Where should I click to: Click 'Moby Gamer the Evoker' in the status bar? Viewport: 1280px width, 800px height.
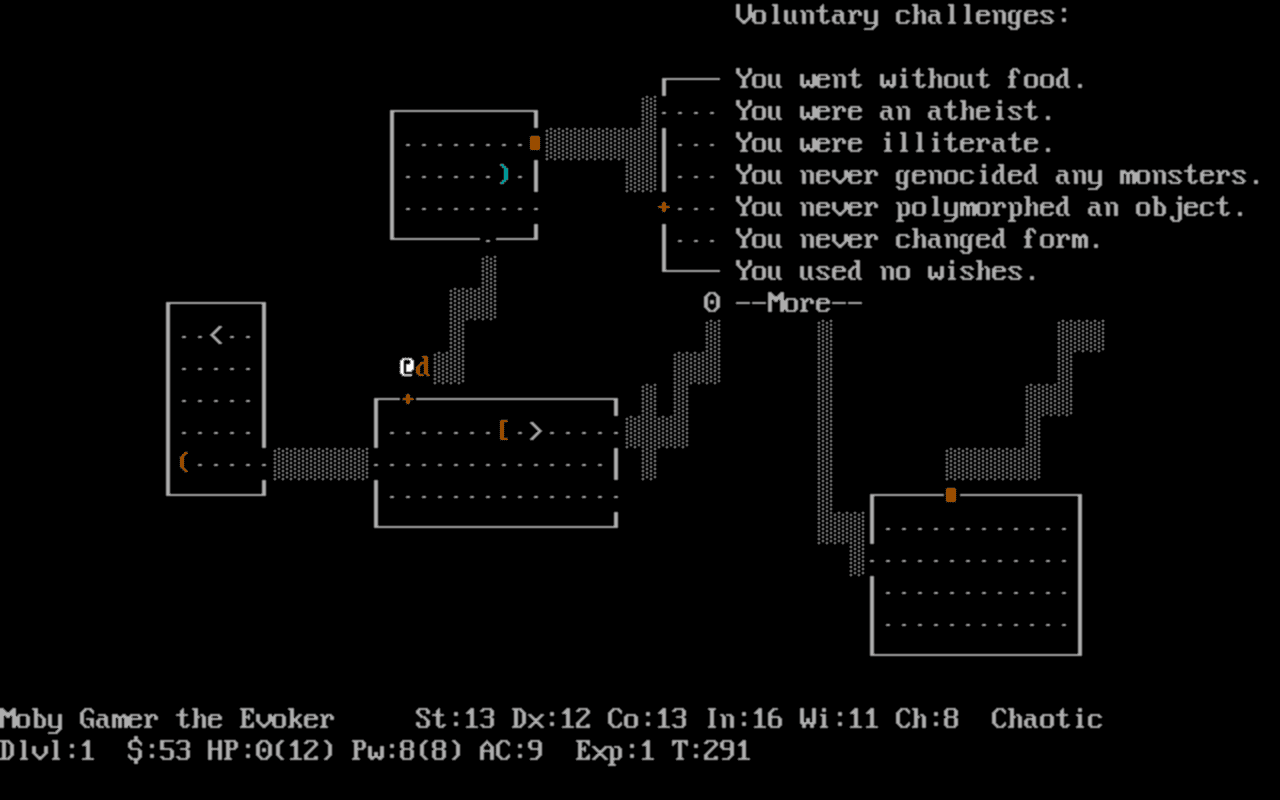[x=165, y=719]
